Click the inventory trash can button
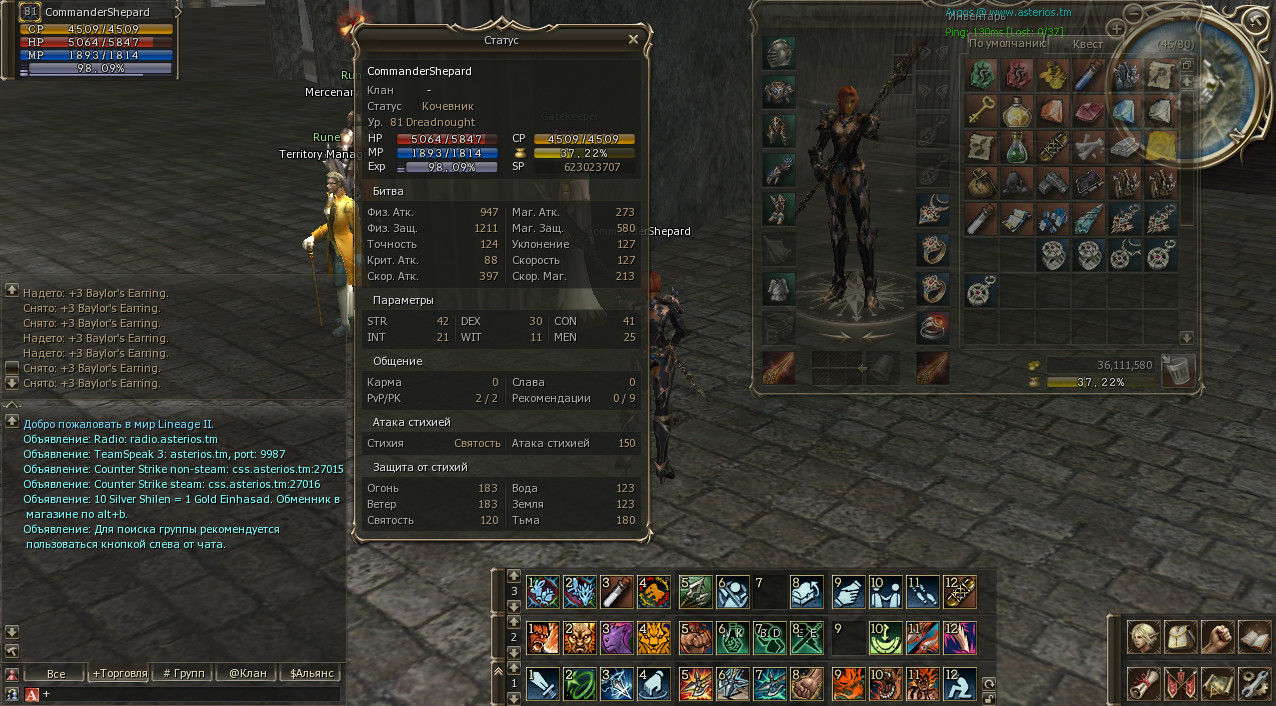Image resolution: width=1276 pixels, height=706 pixels. [x=1178, y=370]
